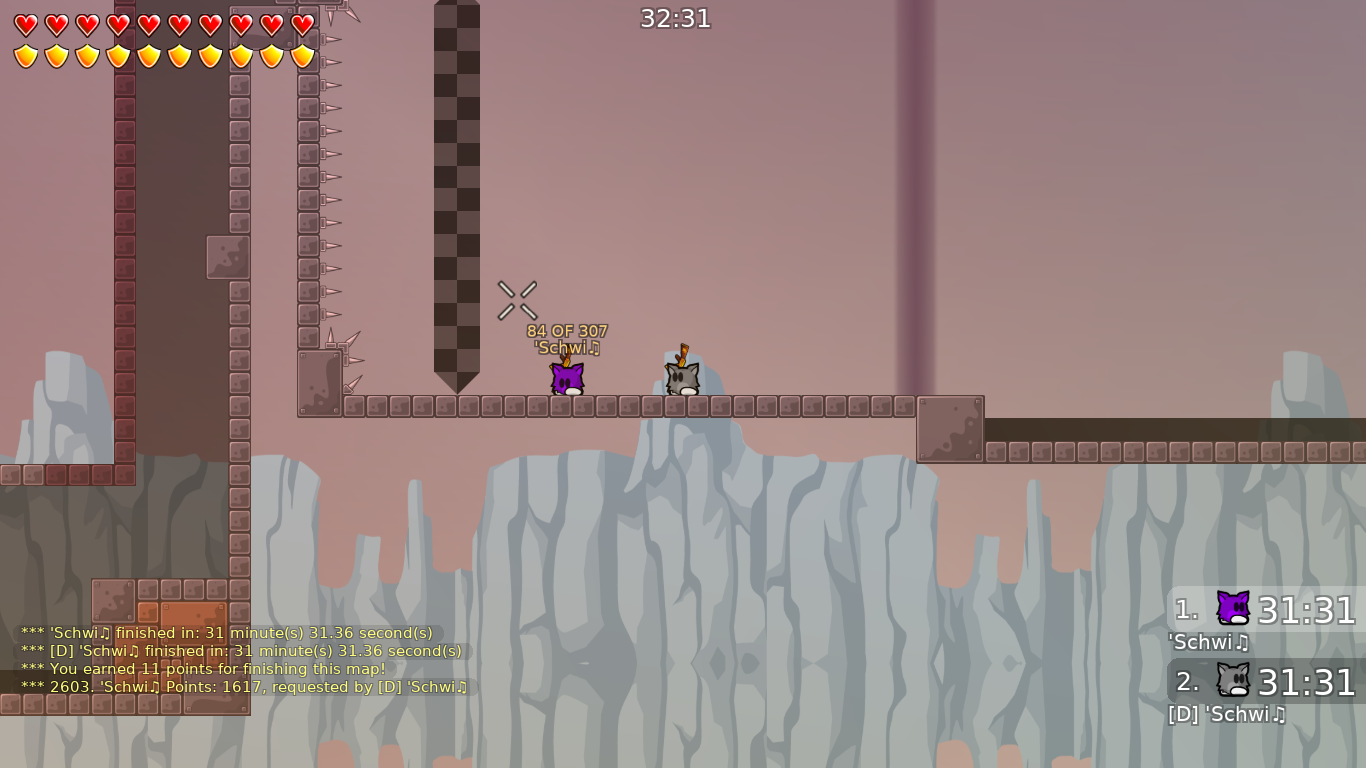
Task: Select the gray tee avatar beside rank 2
Action: (1231, 681)
